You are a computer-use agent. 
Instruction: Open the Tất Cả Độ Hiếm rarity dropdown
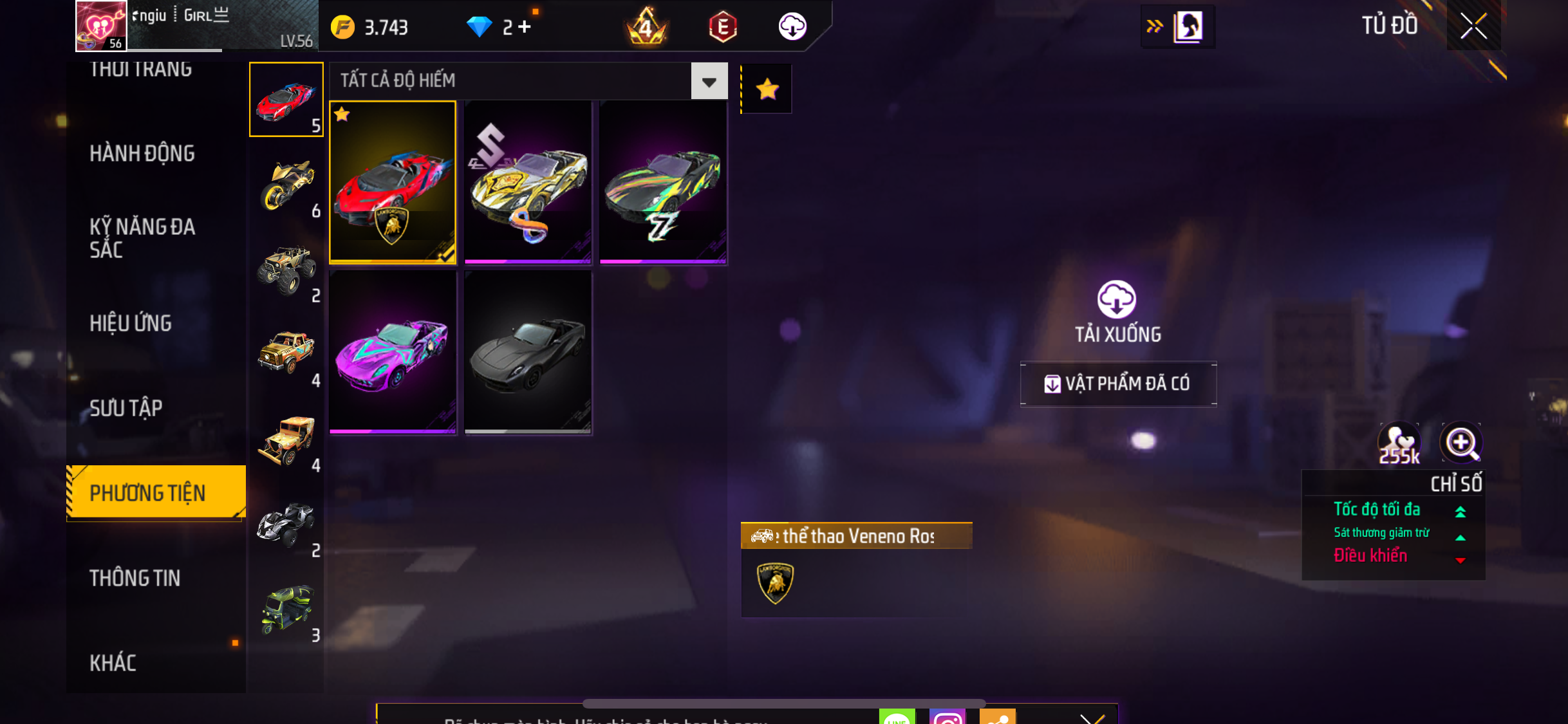point(709,81)
